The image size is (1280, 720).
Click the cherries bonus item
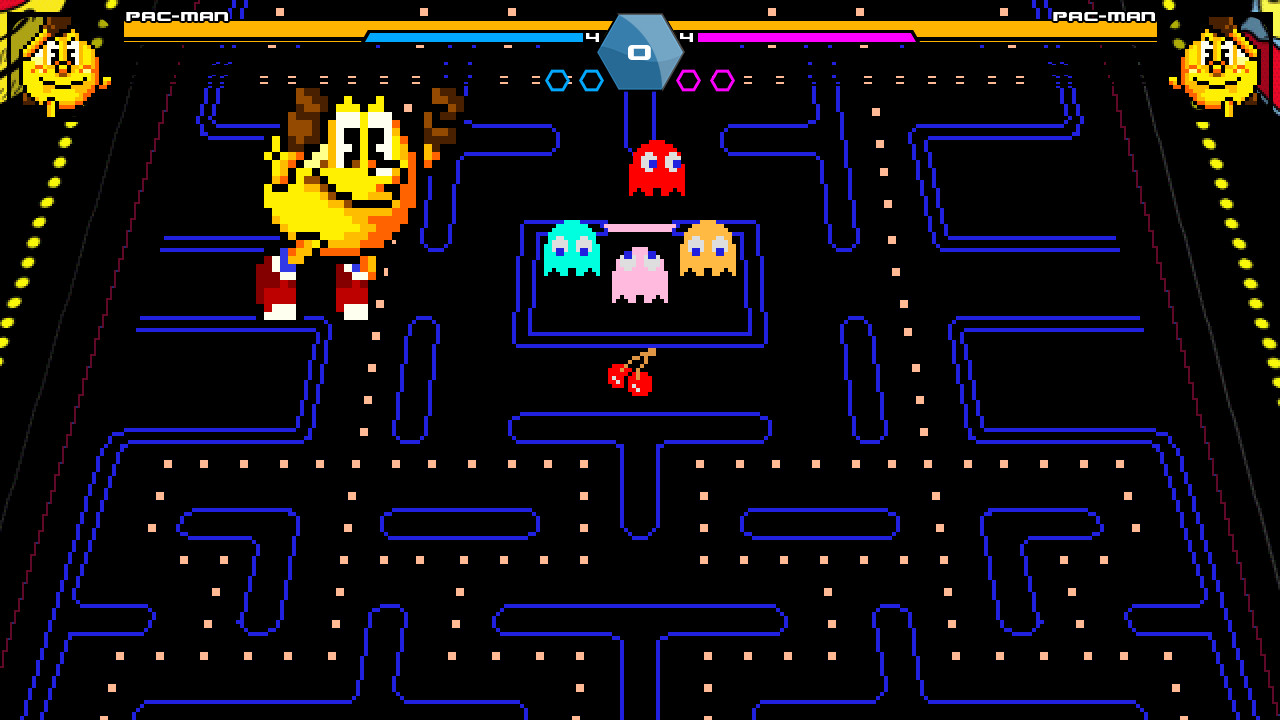tap(628, 378)
